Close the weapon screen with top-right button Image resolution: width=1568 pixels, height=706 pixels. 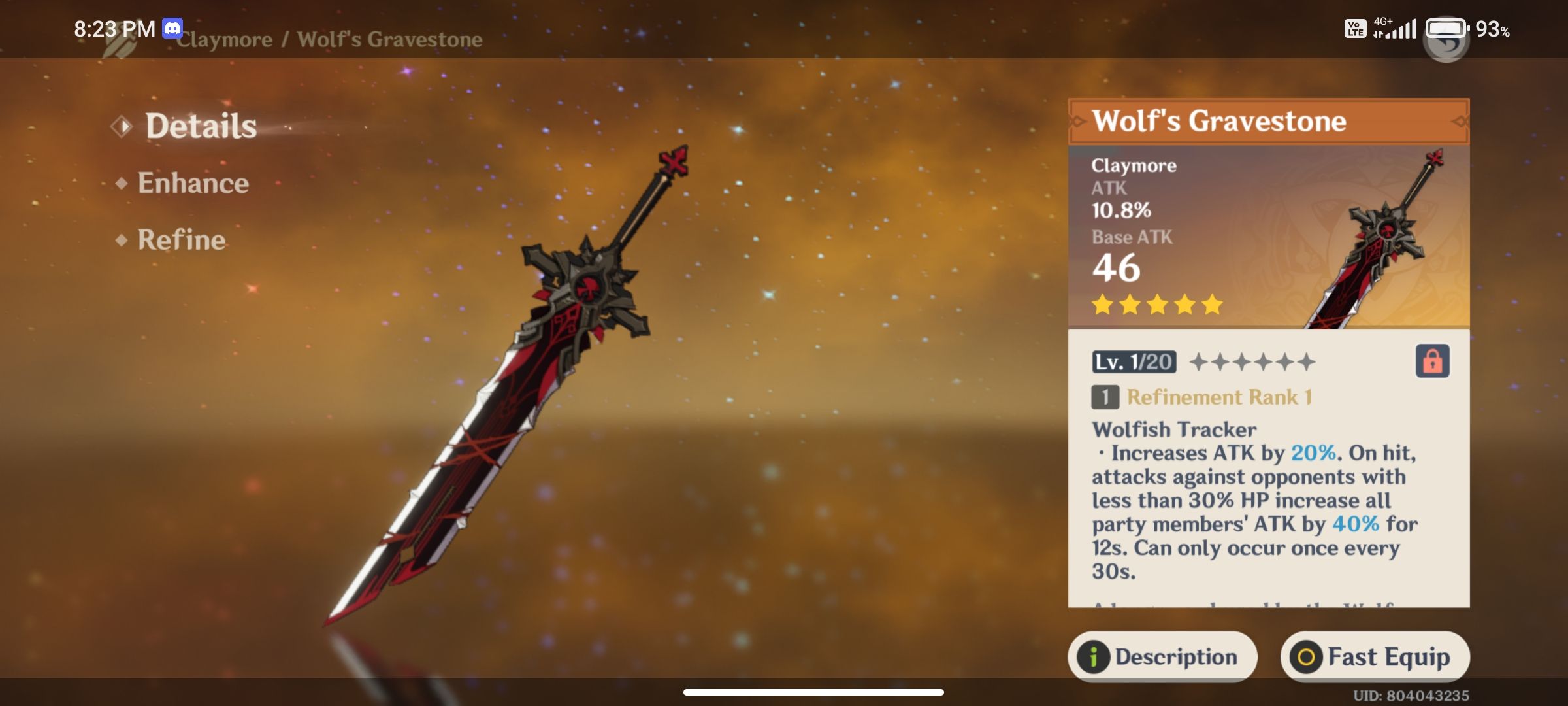[x=1446, y=41]
